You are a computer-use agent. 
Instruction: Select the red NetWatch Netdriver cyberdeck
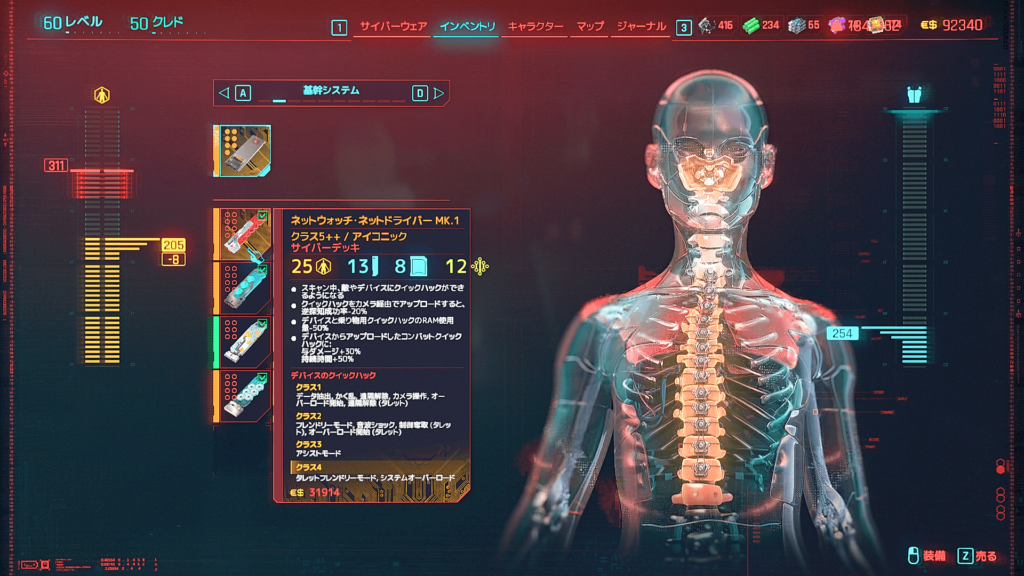243,234
